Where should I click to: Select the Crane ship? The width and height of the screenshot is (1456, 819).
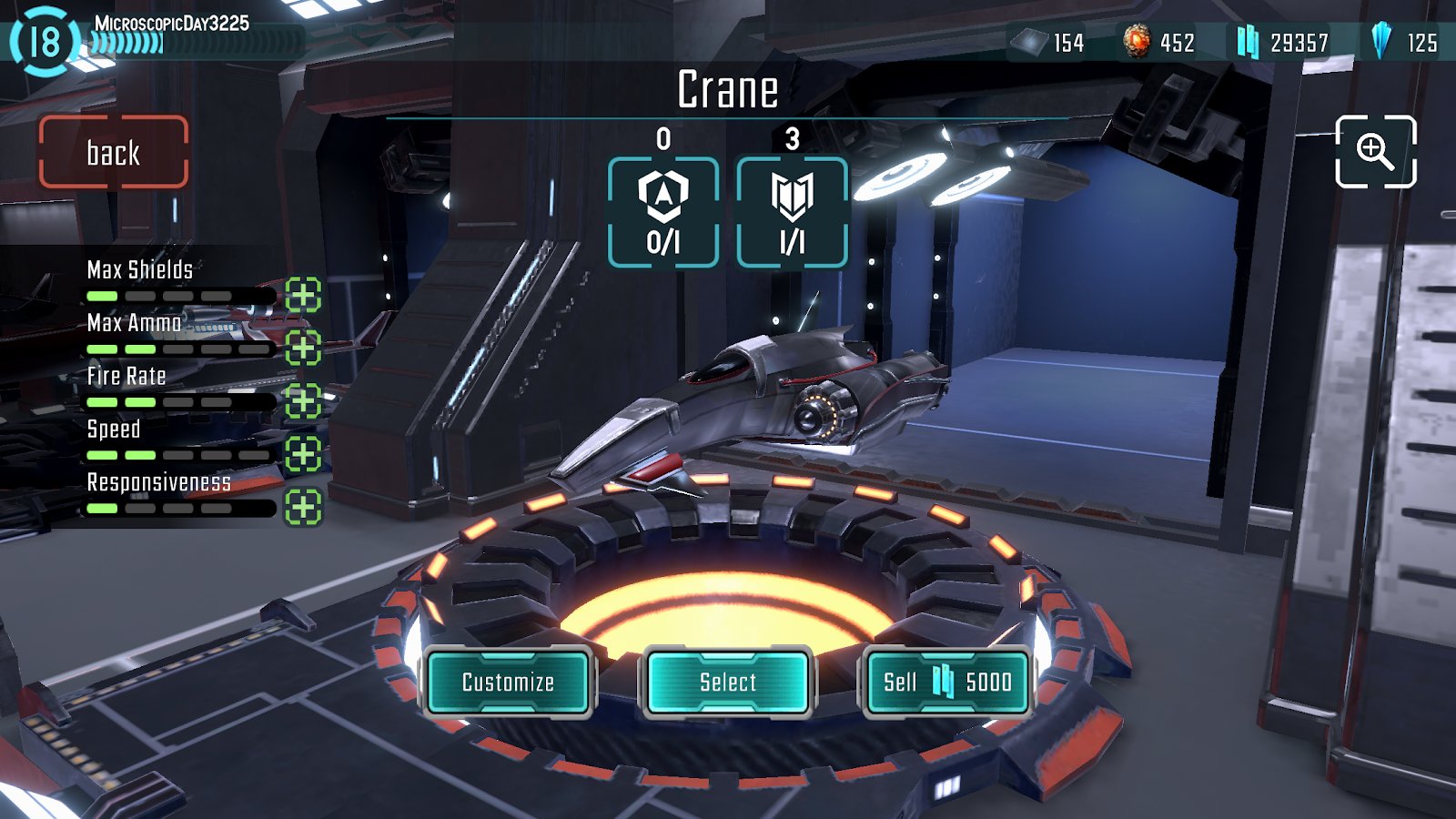[727, 682]
